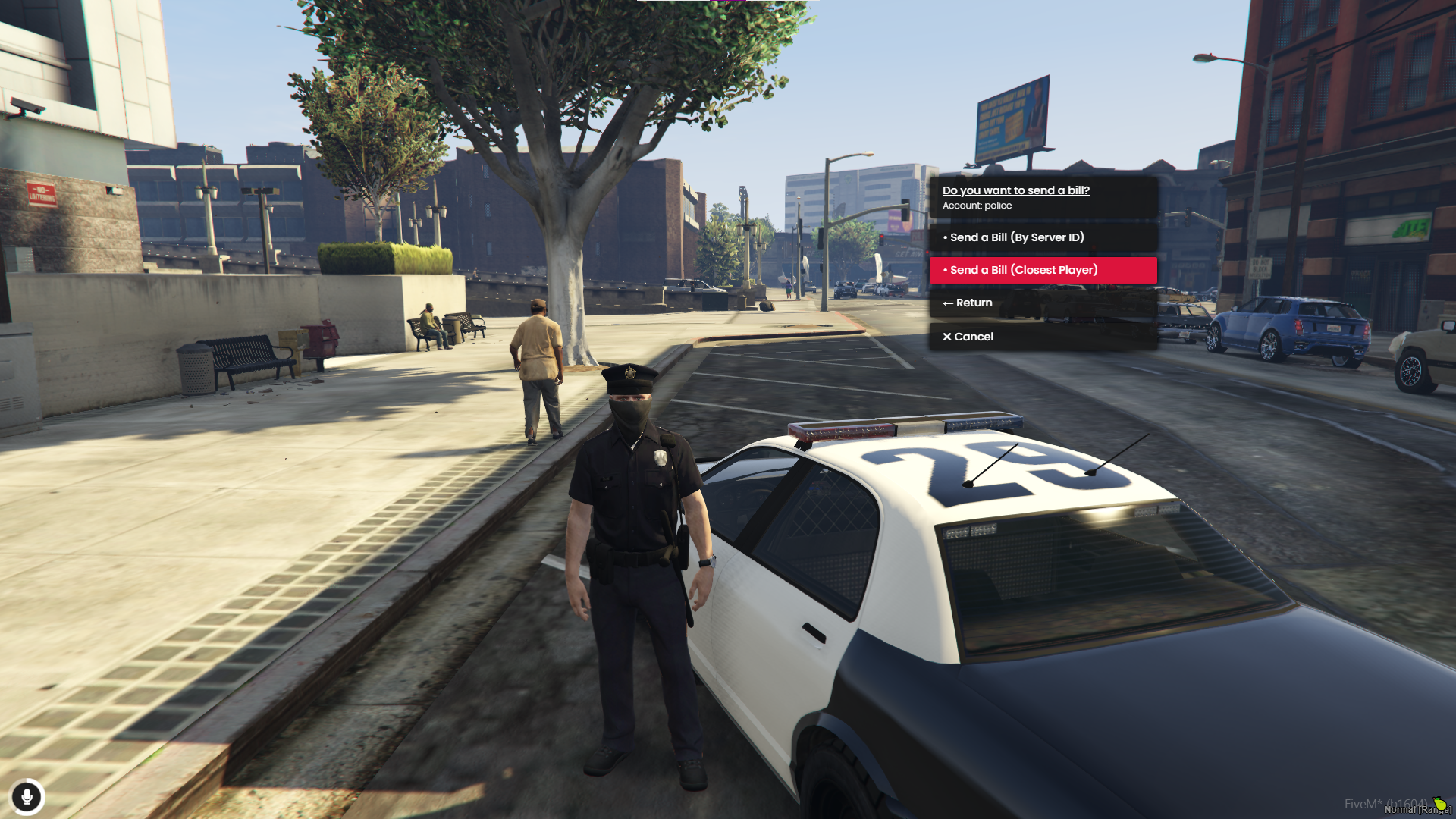
Task: Go back with the Return option
Action: click(x=1043, y=303)
